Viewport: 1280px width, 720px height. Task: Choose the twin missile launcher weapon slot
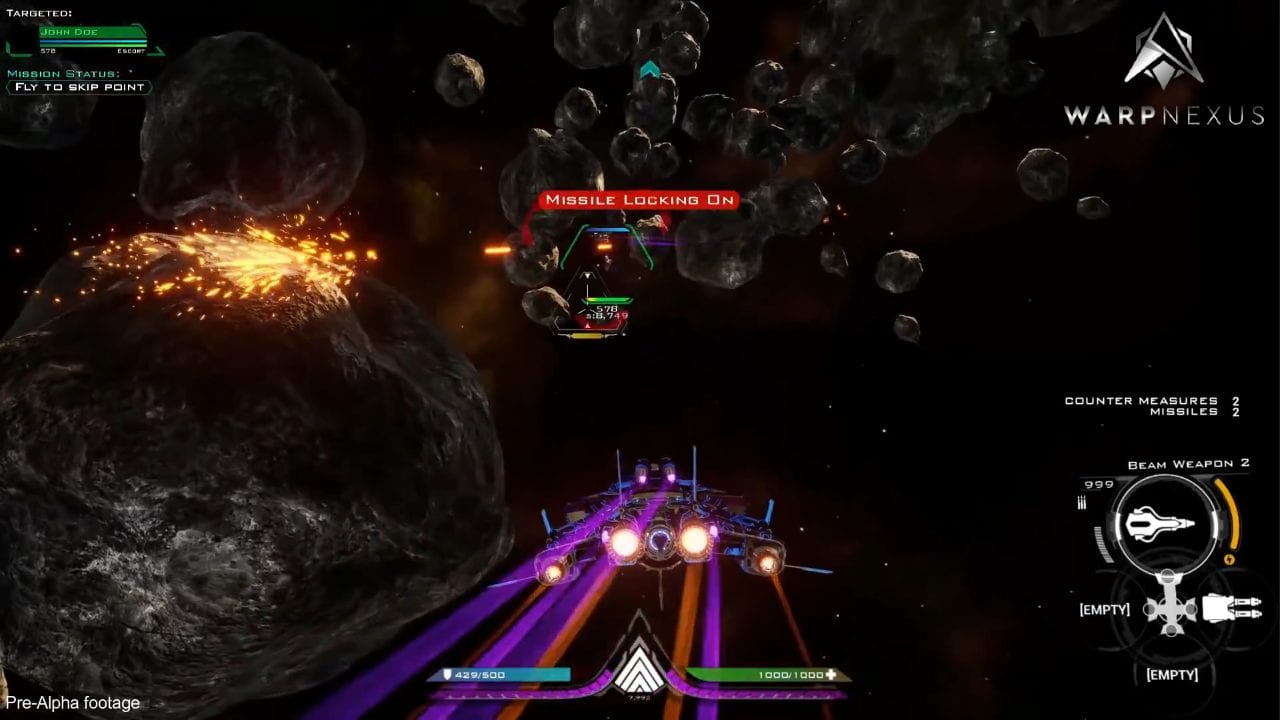1232,608
